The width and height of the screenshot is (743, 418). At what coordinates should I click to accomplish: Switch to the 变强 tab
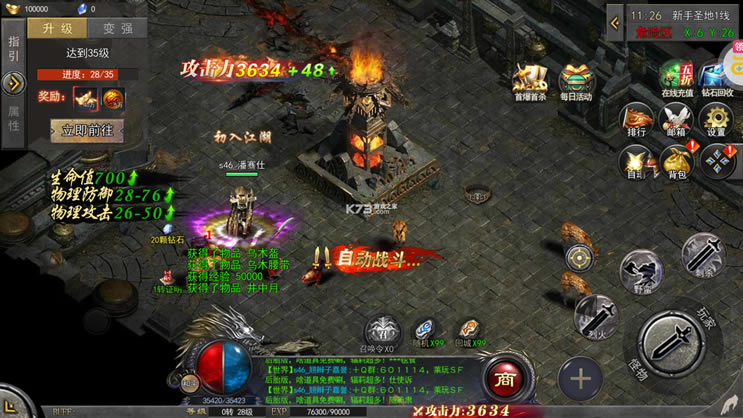pyautogui.click(x=116, y=30)
